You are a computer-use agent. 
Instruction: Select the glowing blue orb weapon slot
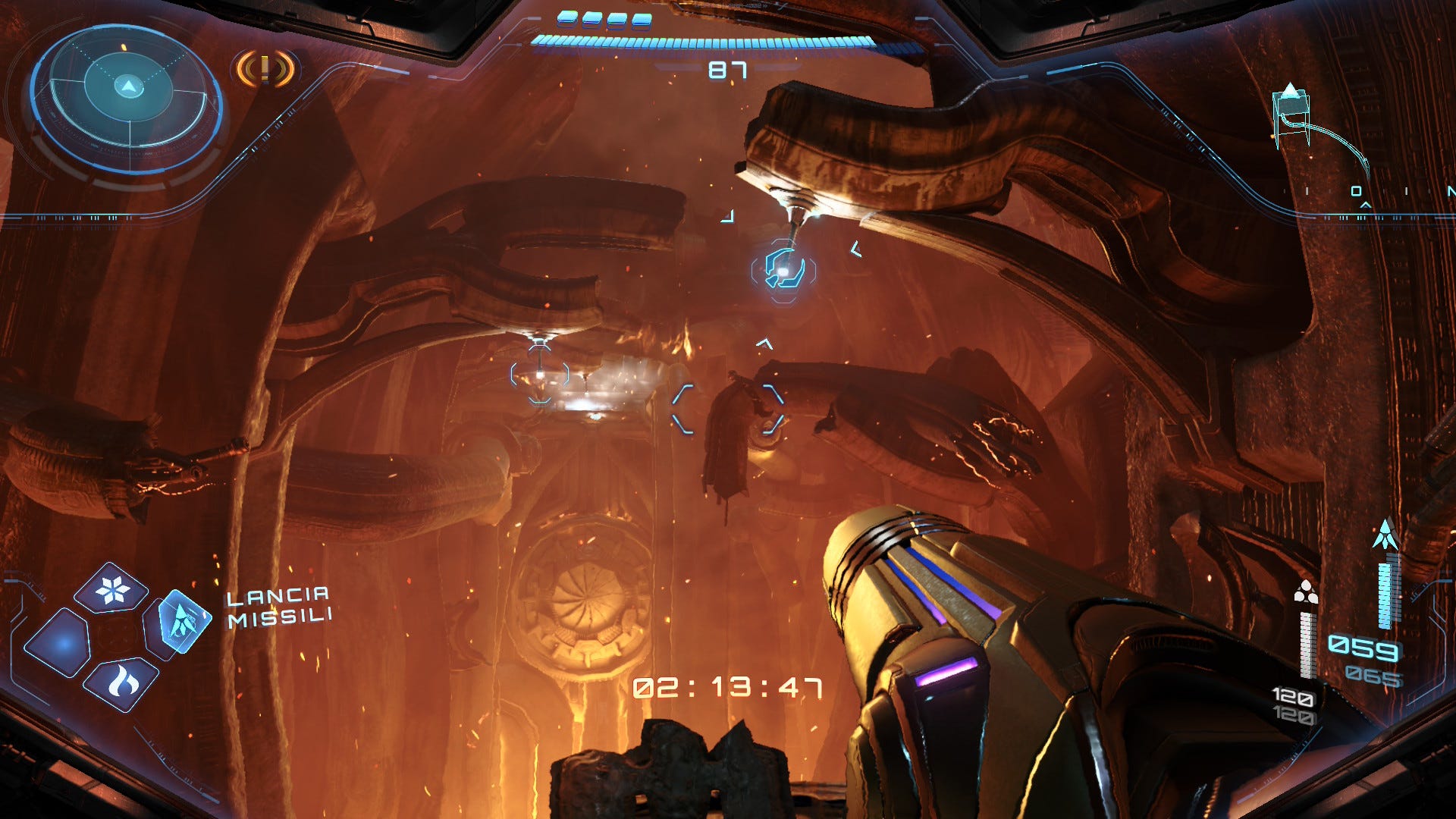(59, 644)
